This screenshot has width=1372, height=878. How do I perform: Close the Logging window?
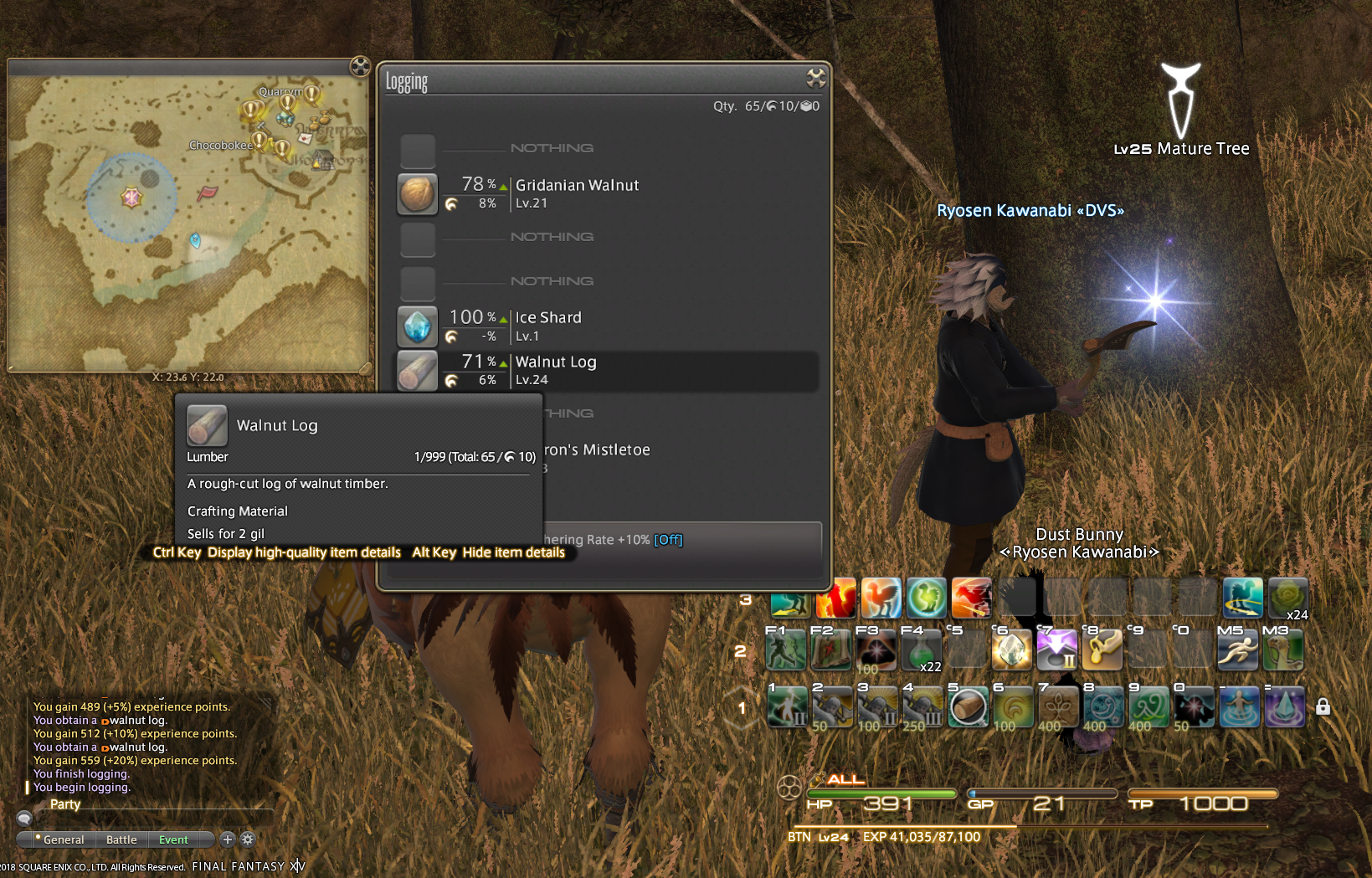click(x=815, y=79)
